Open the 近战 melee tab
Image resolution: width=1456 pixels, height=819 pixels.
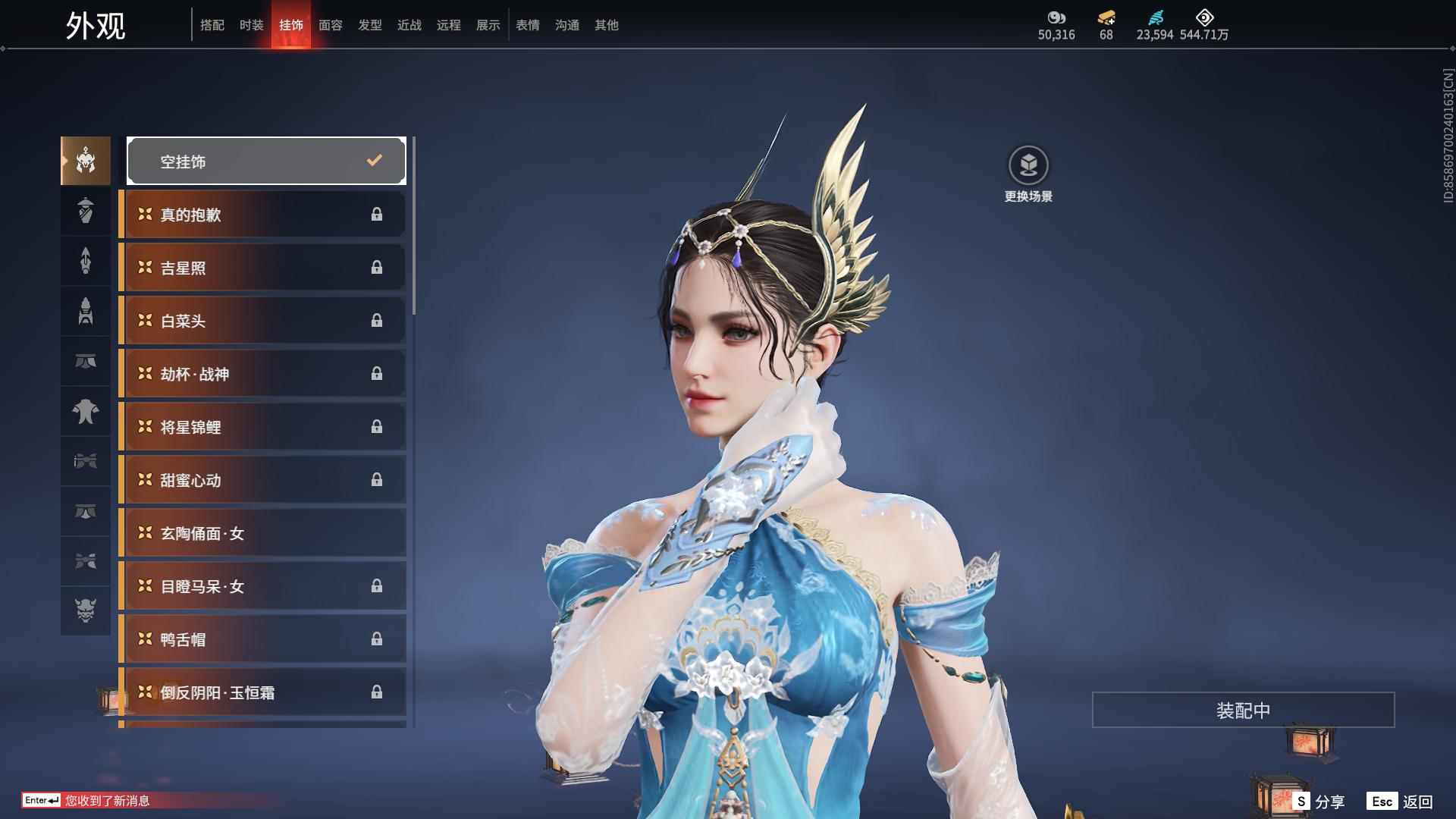tap(409, 25)
